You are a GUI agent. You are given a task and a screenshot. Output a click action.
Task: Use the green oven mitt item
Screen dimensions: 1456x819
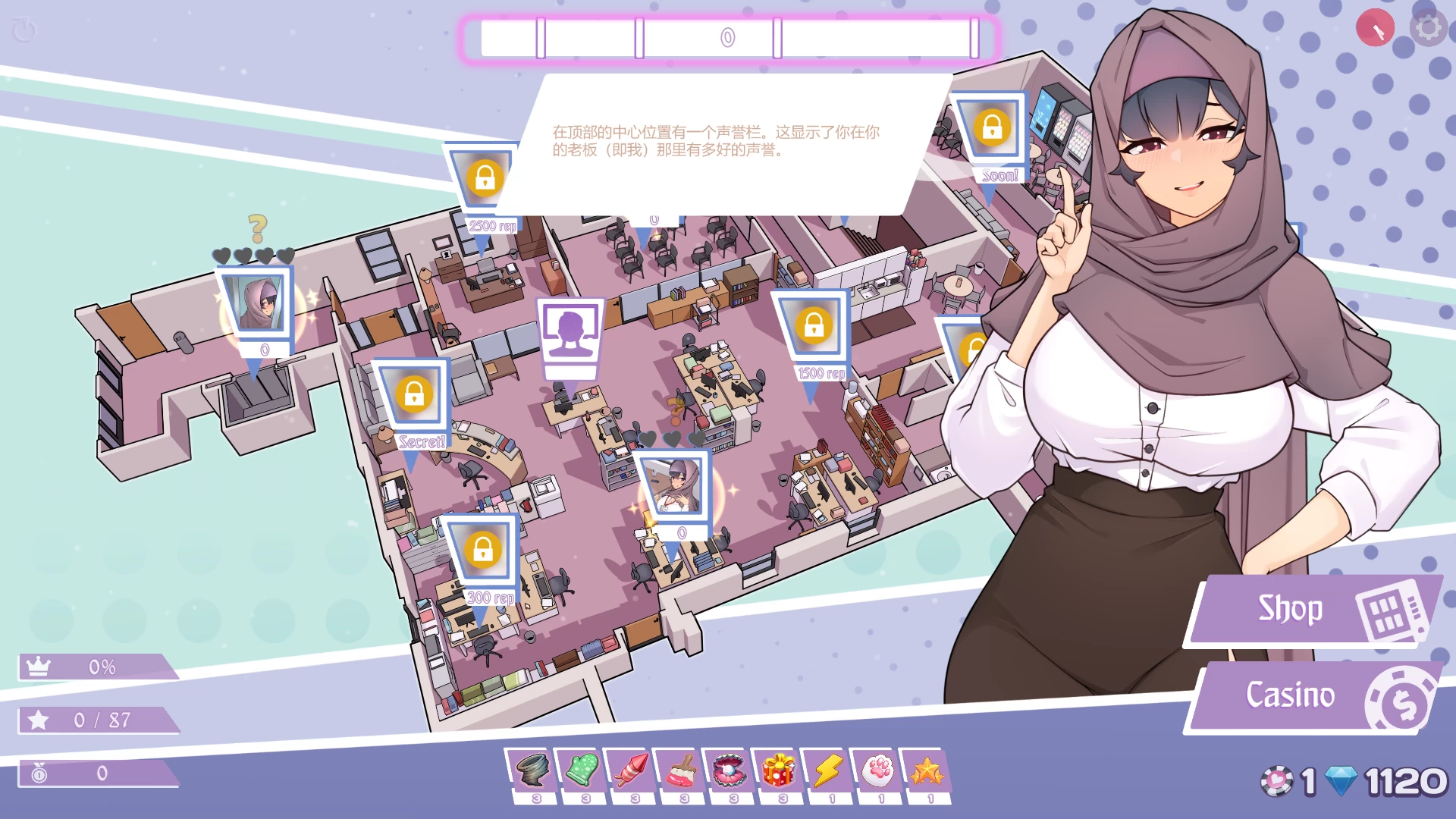pyautogui.click(x=584, y=768)
